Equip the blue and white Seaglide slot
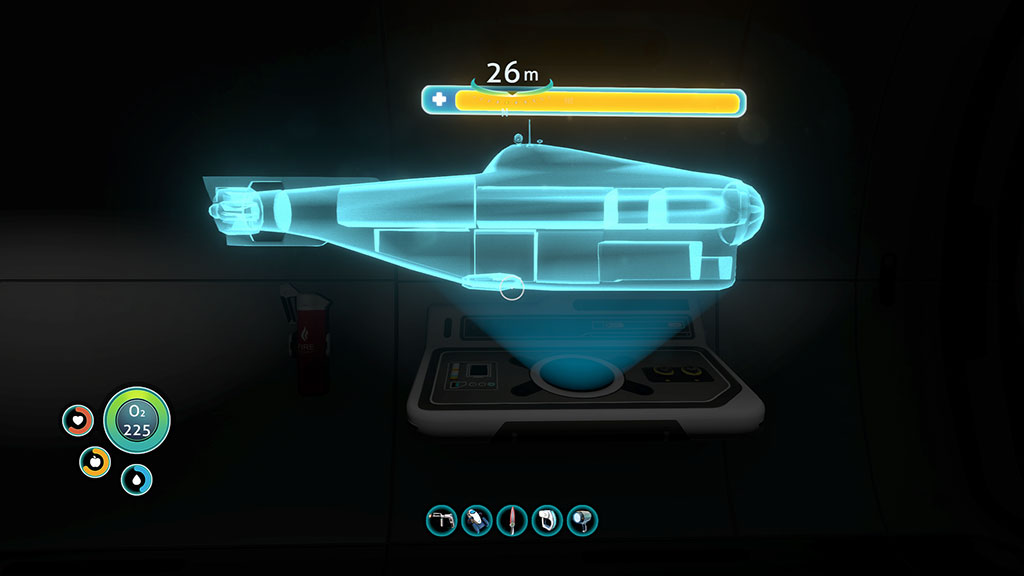Viewport: 1024px width, 576px height. pyautogui.click(x=476, y=520)
